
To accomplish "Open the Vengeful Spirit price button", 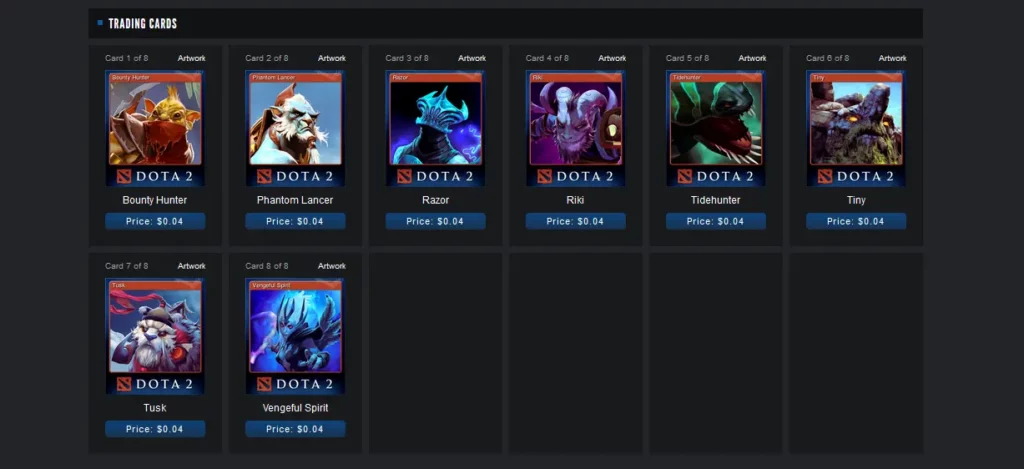I will (295, 429).
